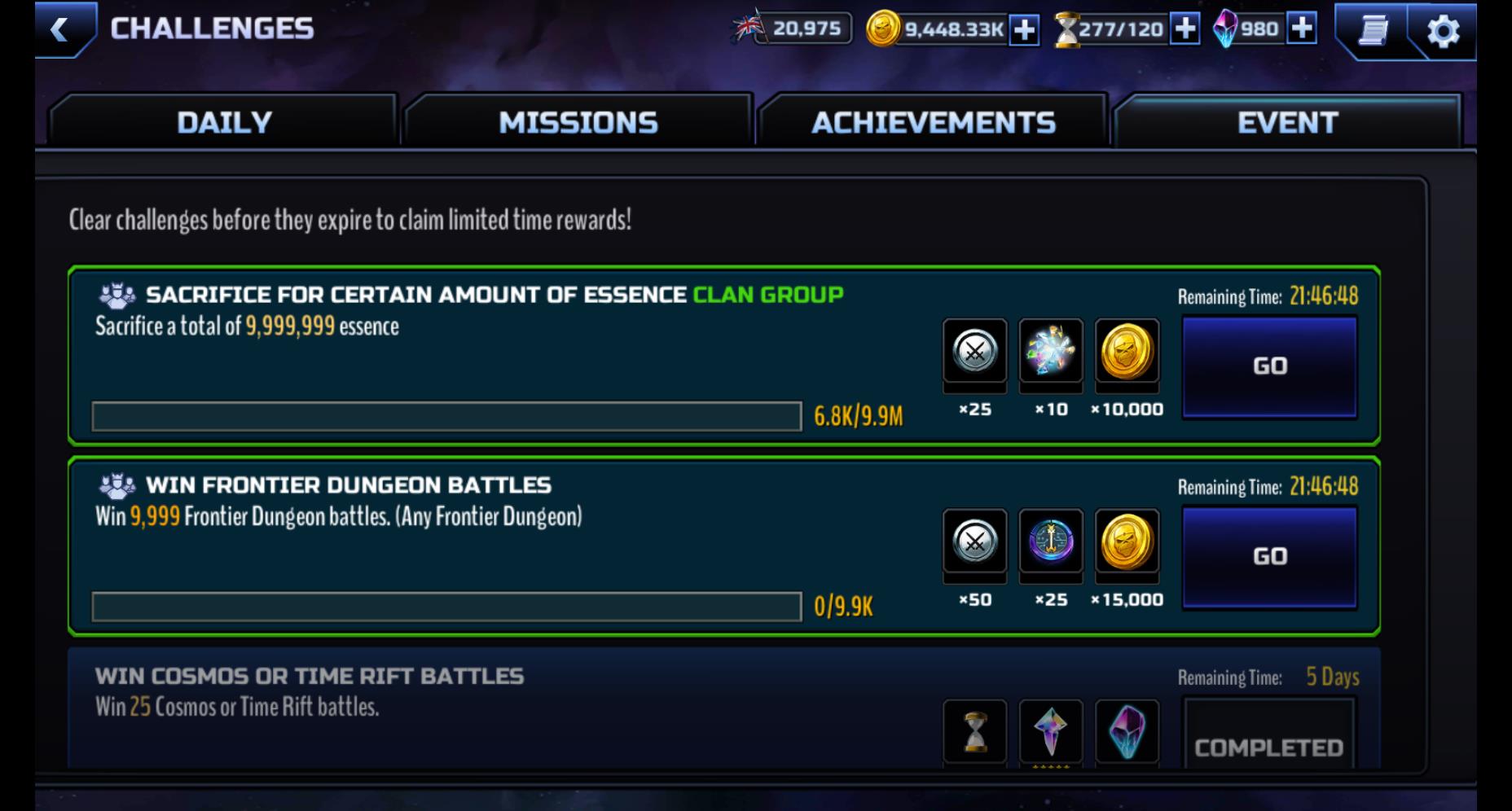
Task: Inspect the 10,000 gold coin reward
Action: [x=1127, y=352]
